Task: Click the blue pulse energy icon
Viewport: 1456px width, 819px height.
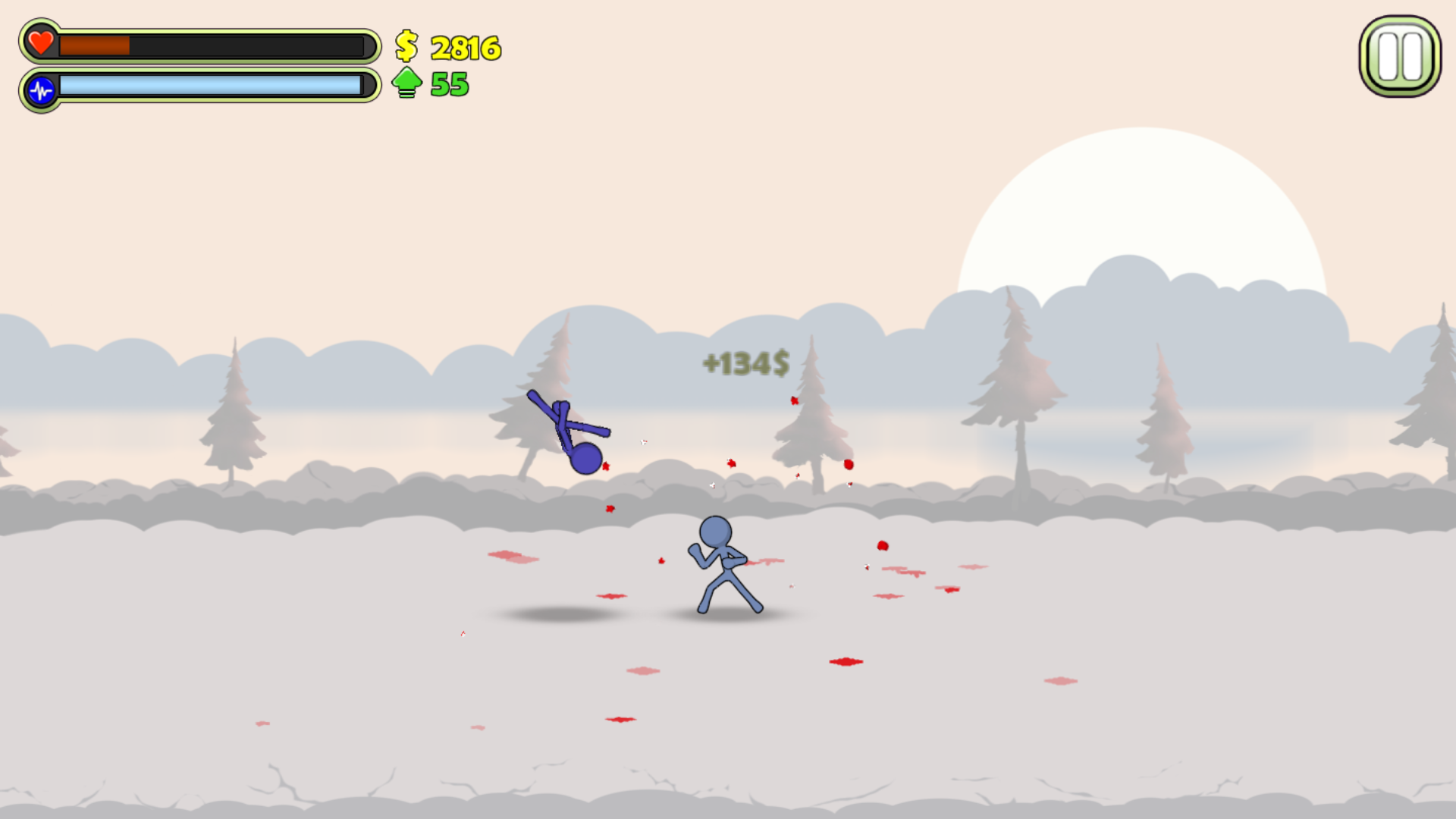Action: coord(42,89)
